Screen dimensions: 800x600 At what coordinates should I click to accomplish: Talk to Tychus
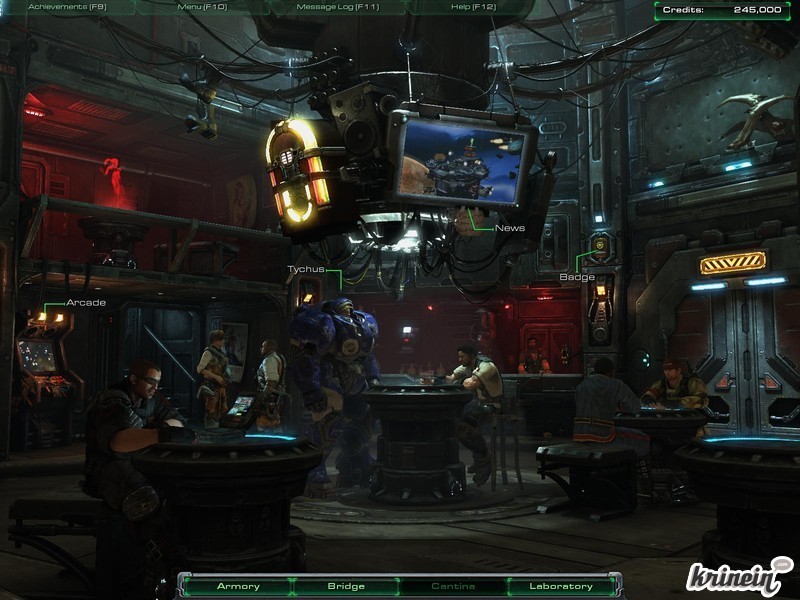click(304, 269)
